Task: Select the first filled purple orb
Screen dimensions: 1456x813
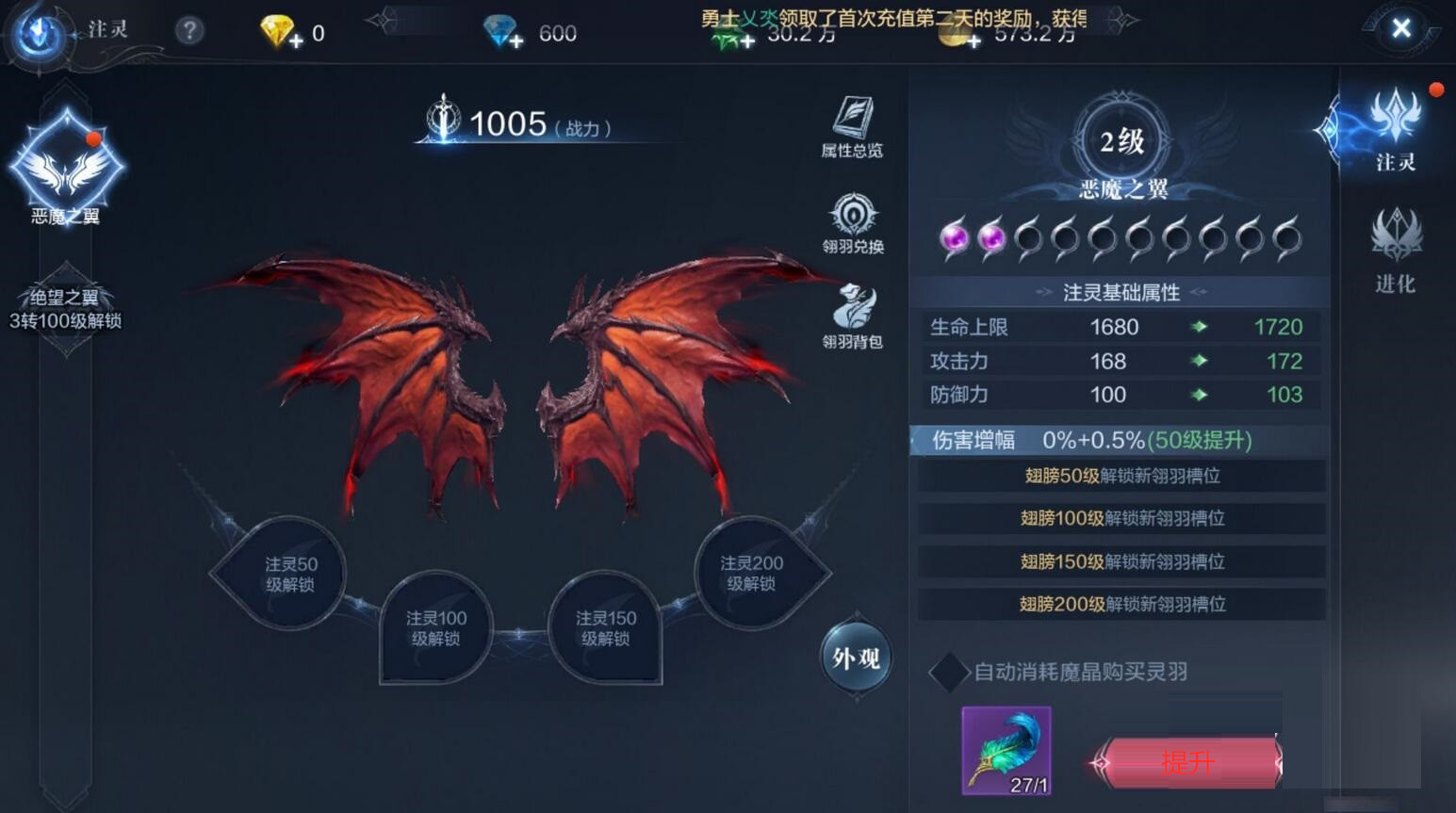Action: coord(952,237)
